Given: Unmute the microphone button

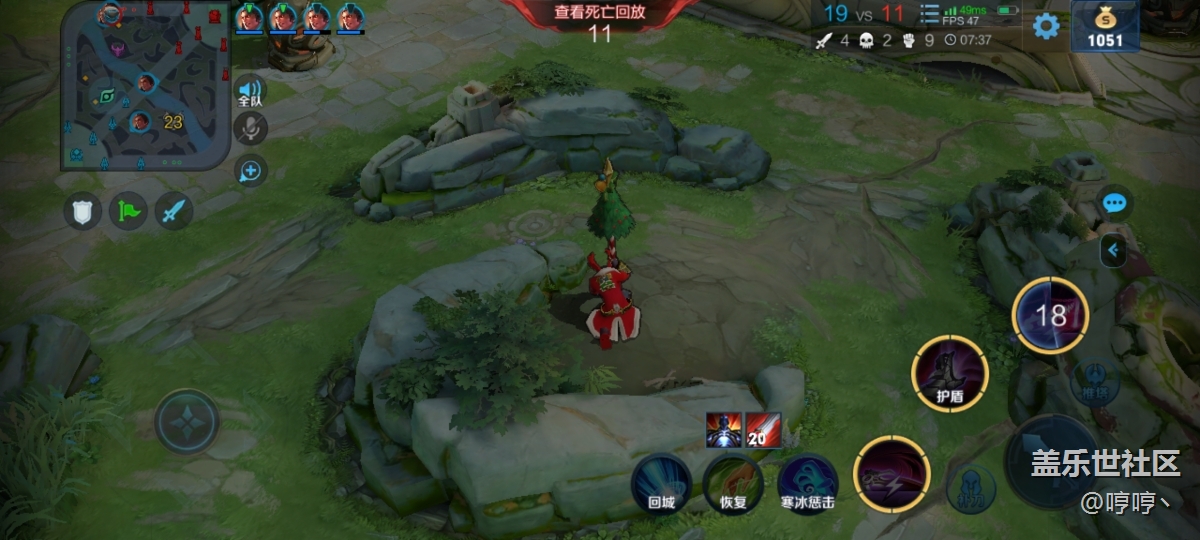Looking at the screenshot, I should (x=250, y=128).
